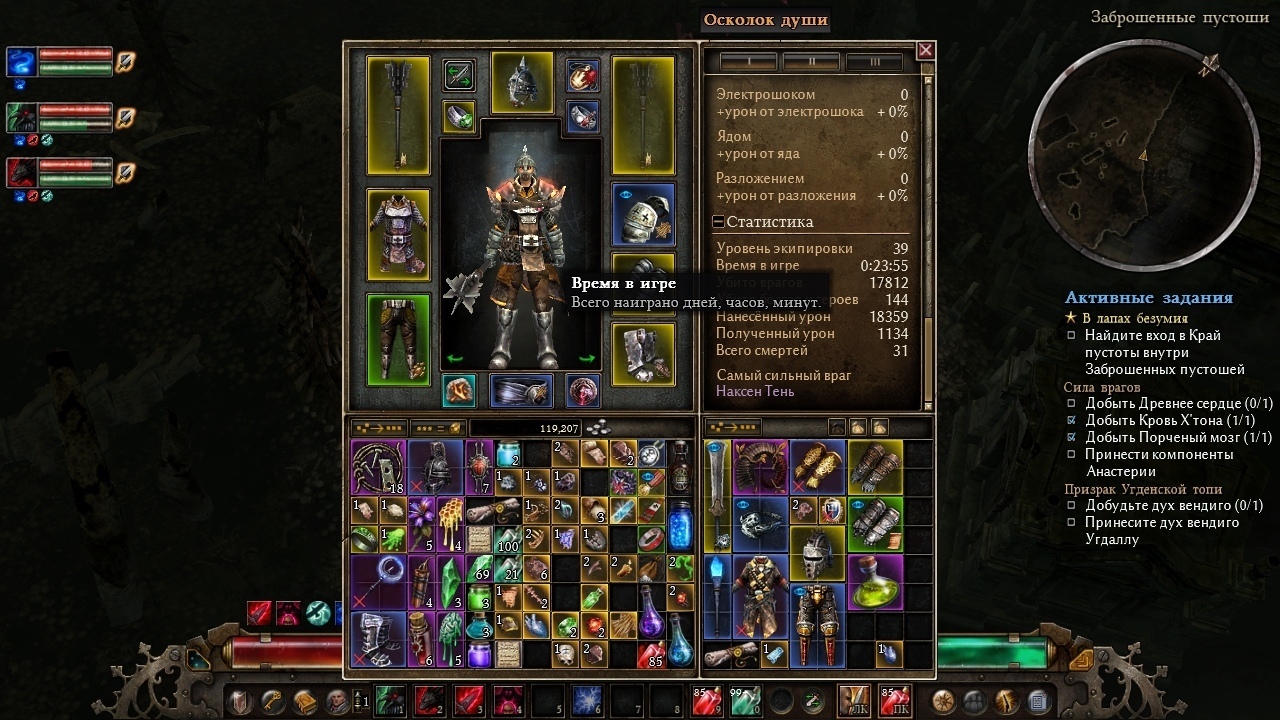Viewport: 1280px width, 720px height.
Task: Use the red health potion on slot 9
Action: (x=702, y=700)
